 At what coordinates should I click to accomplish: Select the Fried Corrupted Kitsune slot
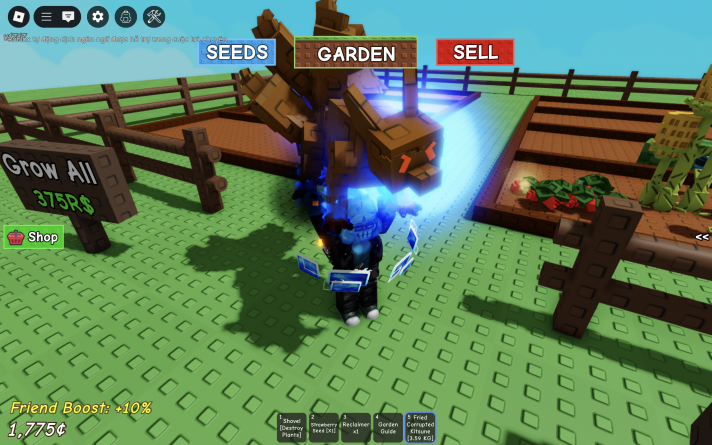(x=420, y=427)
